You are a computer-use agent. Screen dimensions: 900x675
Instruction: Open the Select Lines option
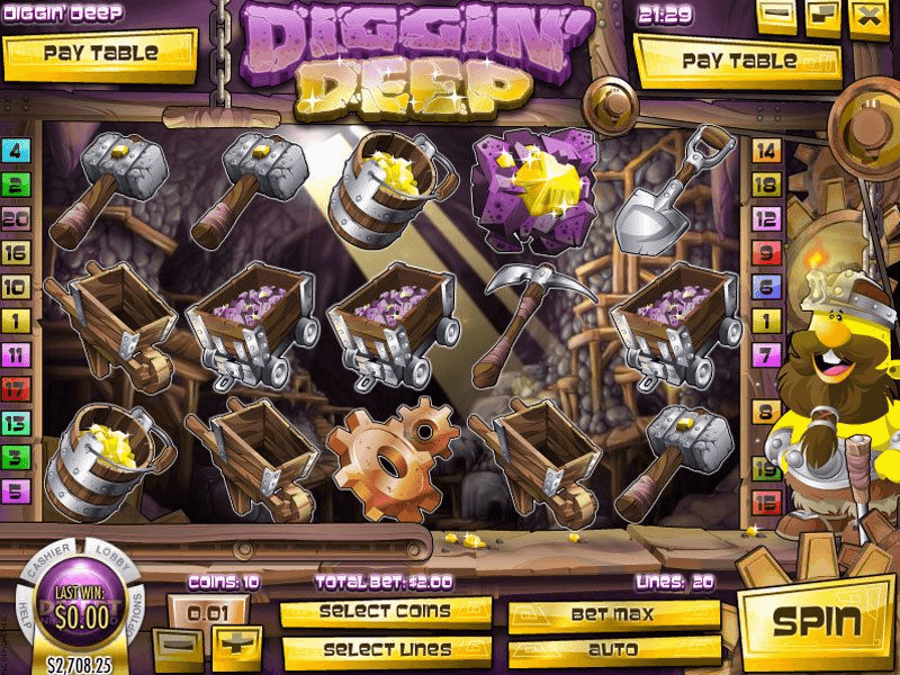385,650
